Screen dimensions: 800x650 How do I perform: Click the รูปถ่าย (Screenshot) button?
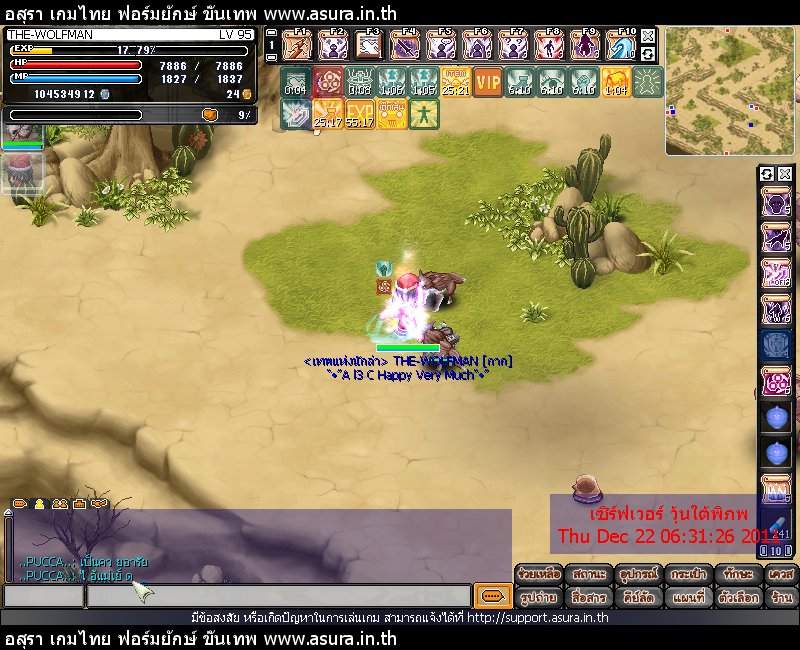(539, 597)
